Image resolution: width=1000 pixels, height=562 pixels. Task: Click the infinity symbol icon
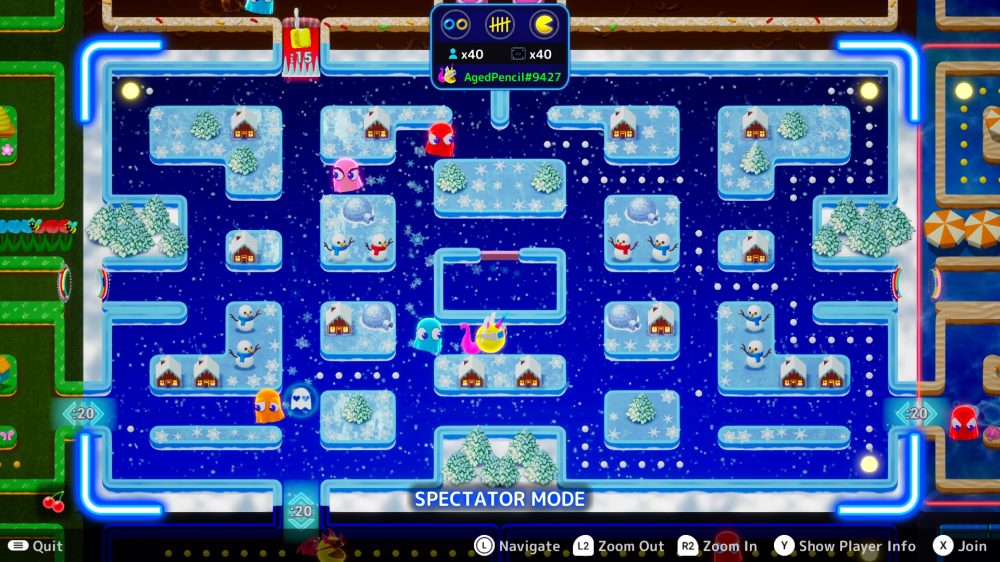point(456,24)
